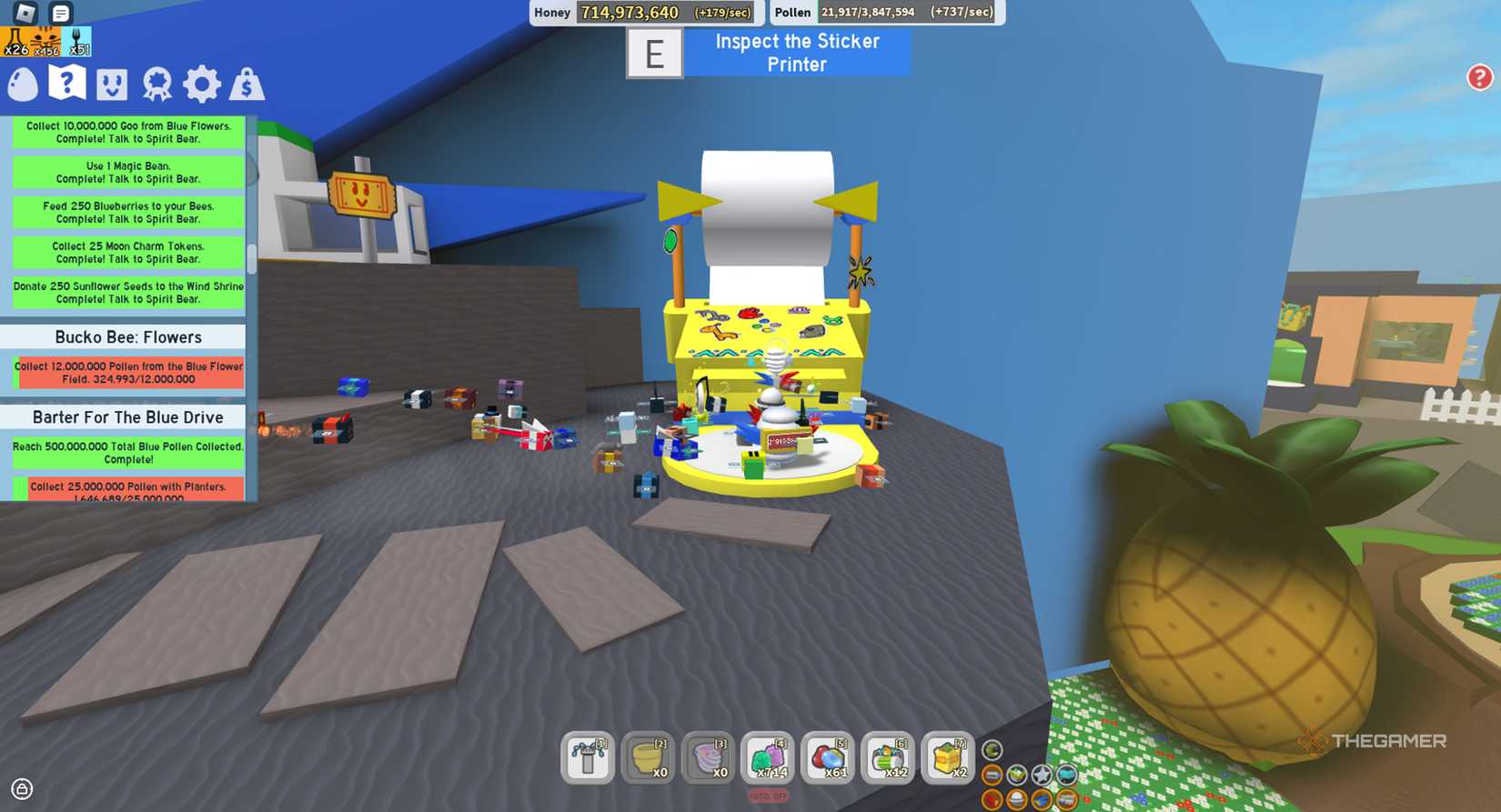This screenshot has height=812, width=1501.
Task: Open the bee face menu
Action: pyautogui.click(x=114, y=84)
